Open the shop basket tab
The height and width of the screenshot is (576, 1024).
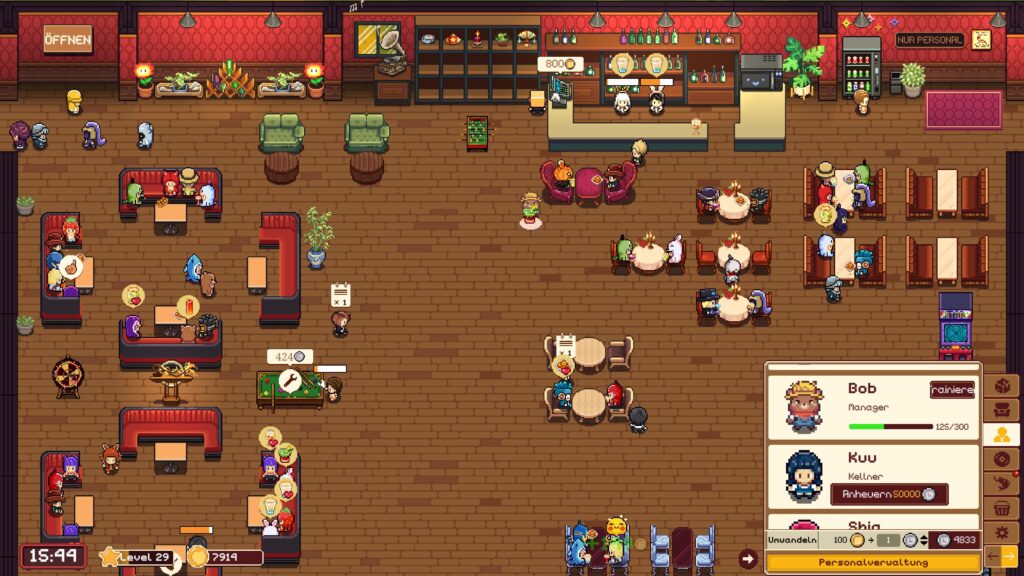[1001, 508]
